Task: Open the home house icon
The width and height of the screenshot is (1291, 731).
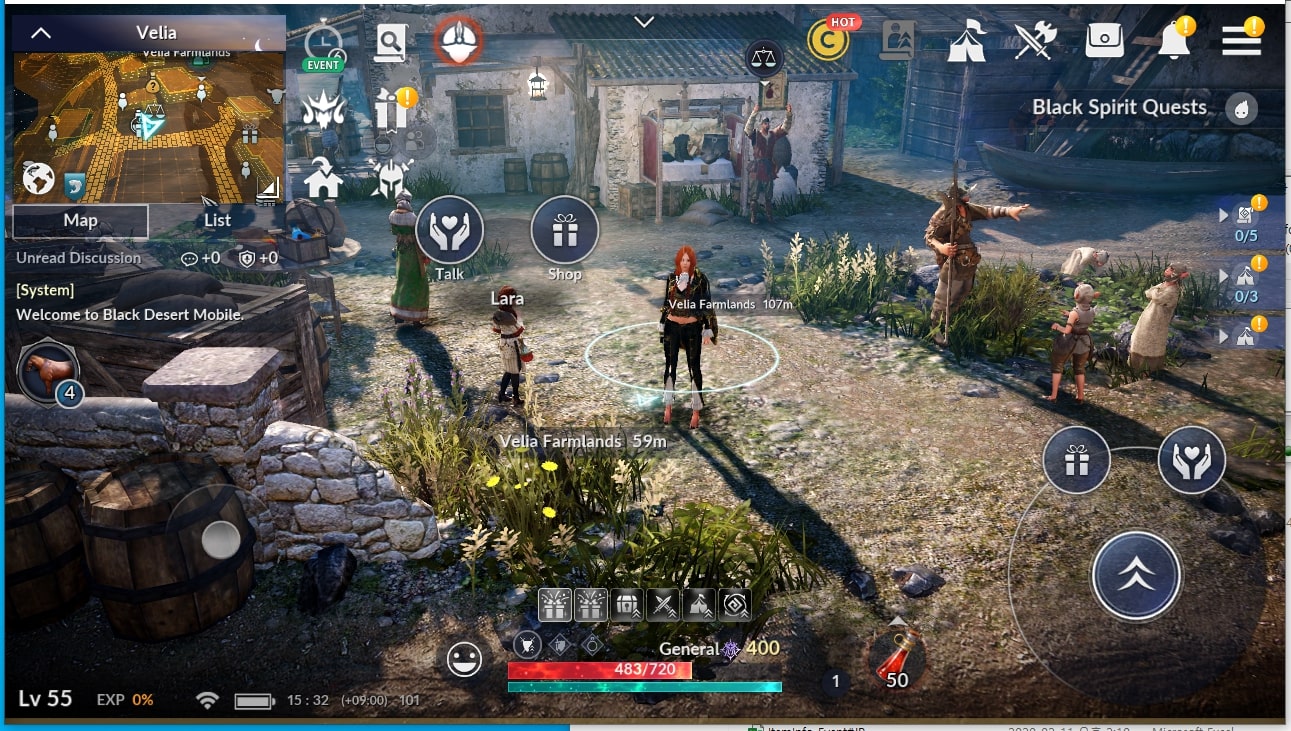Action: (323, 179)
